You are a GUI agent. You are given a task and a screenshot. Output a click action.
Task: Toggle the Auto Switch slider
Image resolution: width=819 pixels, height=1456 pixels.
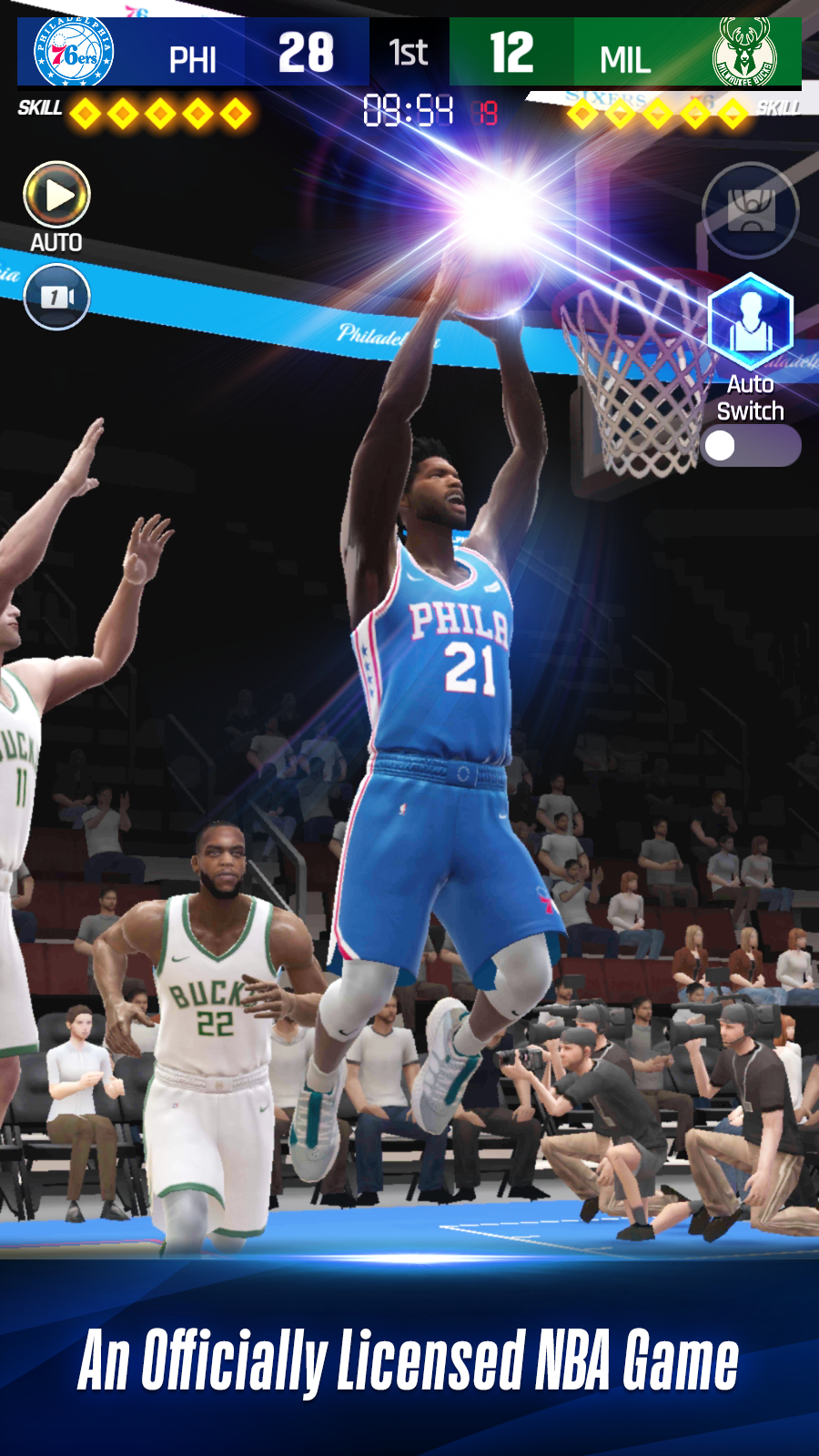(x=750, y=446)
